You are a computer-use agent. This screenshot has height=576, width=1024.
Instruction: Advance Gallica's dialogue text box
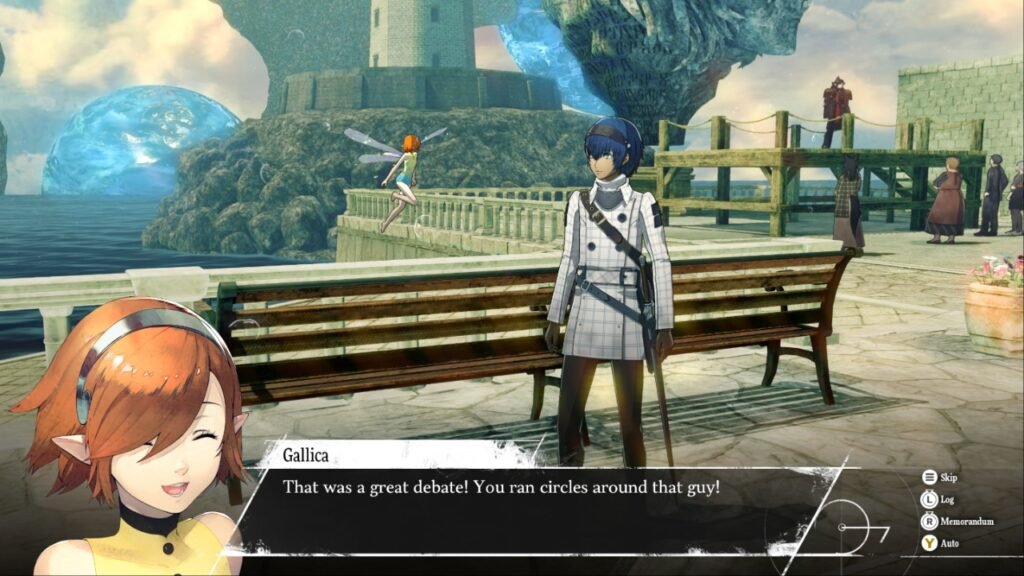[530, 505]
